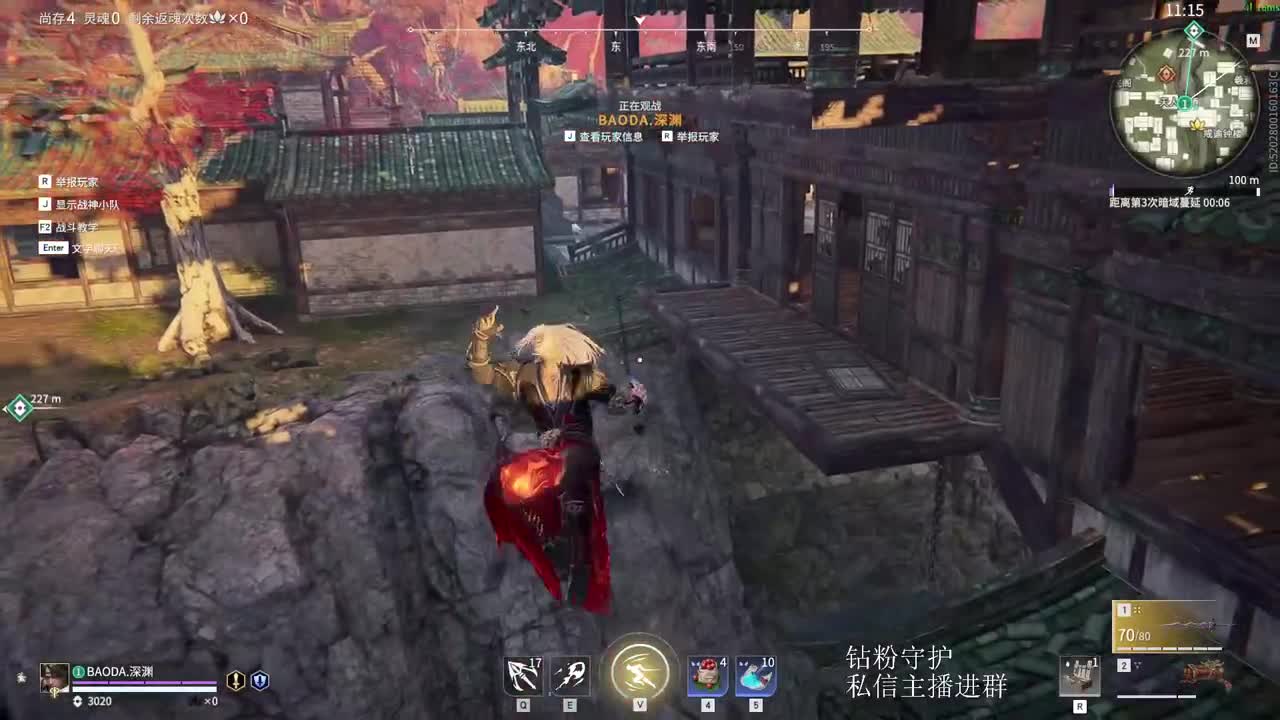The height and width of the screenshot is (720, 1280).
Task: Toggle the golden shield buff icon
Action: tap(236, 682)
